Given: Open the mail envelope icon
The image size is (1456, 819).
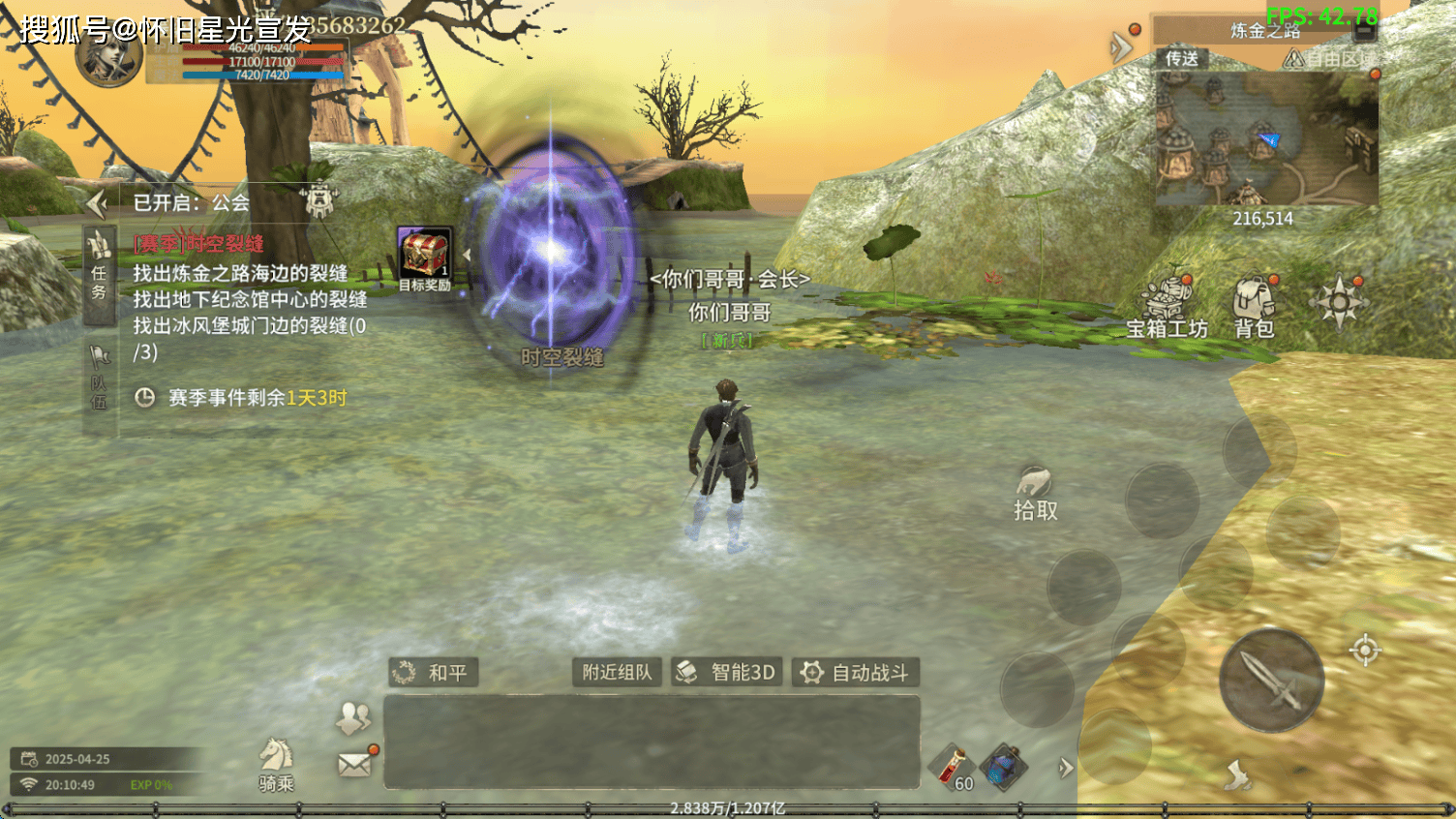Looking at the screenshot, I should coord(355,764).
